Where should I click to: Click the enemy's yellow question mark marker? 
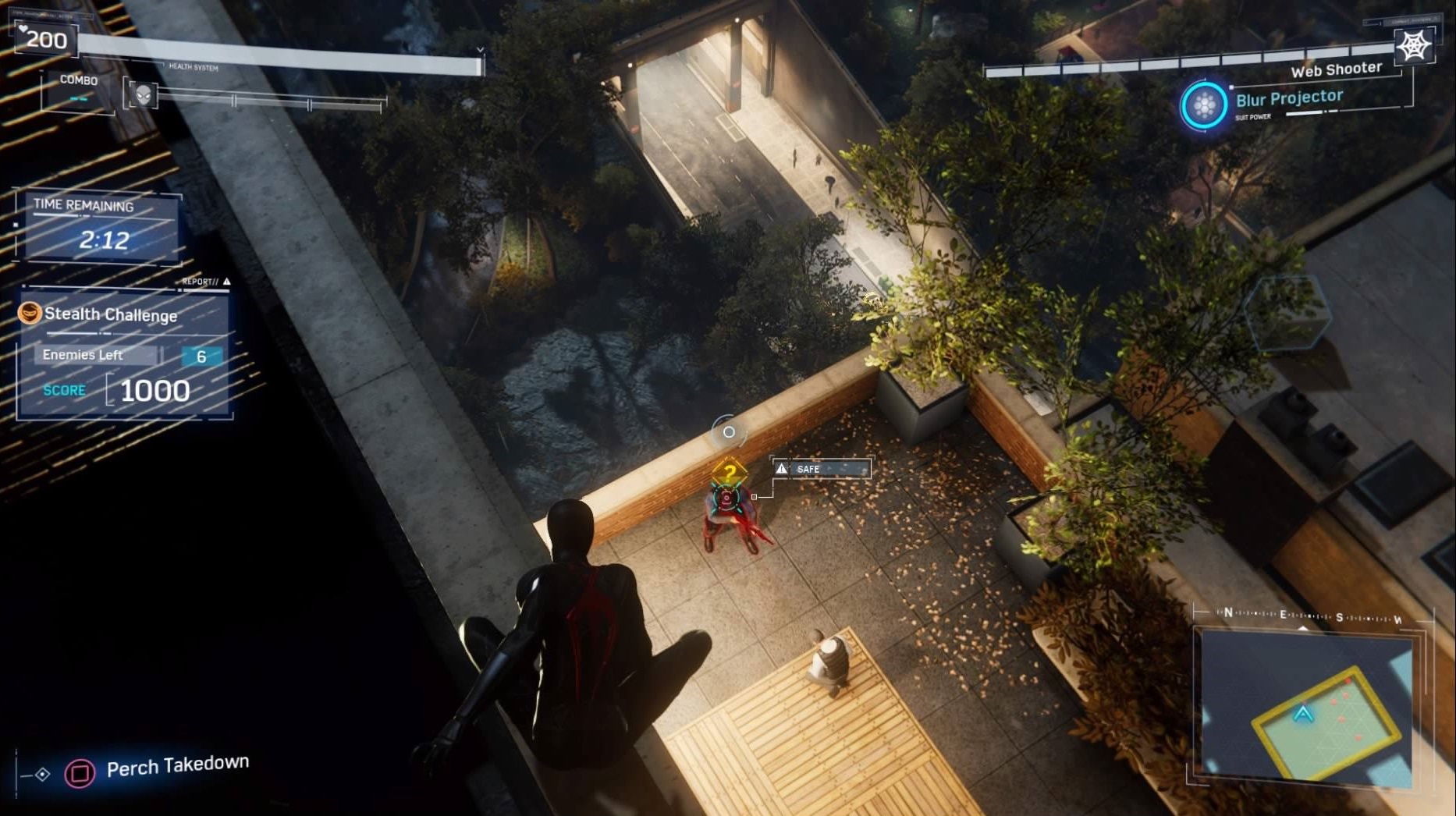click(x=729, y=471)
